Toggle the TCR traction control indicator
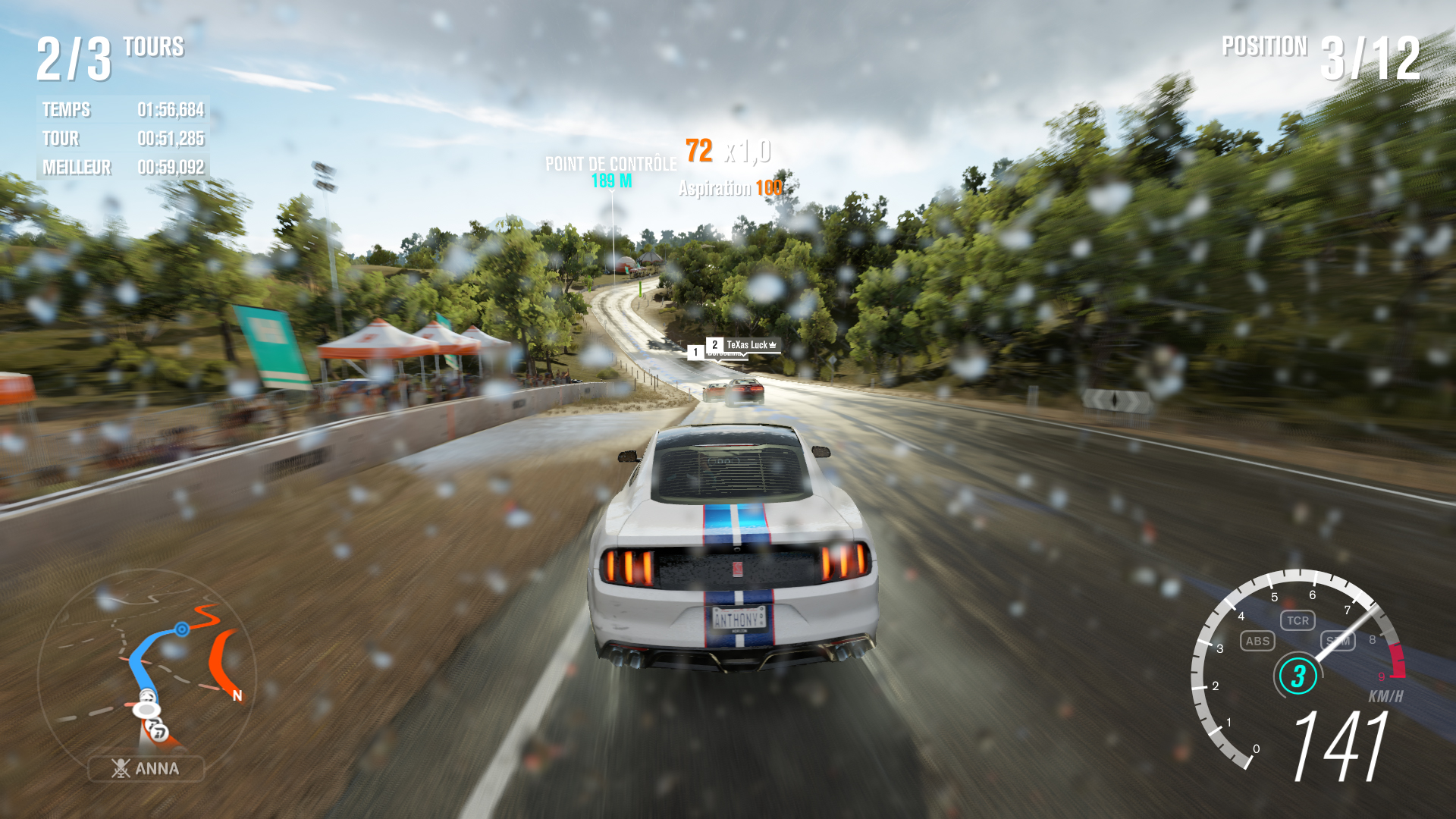Image resolution: width=1456 pixels, height=819 pixels. 1298,620
